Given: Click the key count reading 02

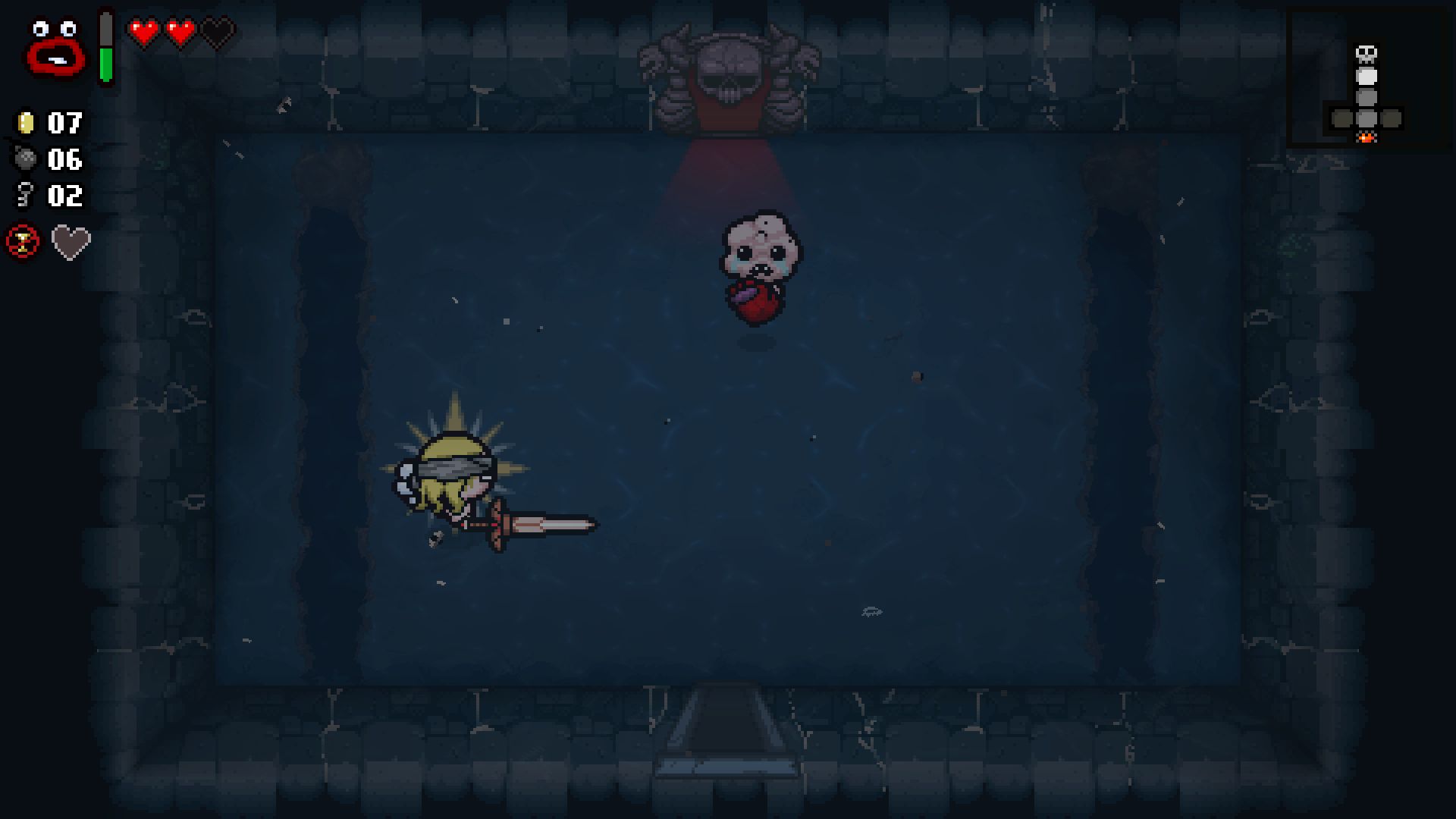Looking at the screenshot, I should pos(64,196).
